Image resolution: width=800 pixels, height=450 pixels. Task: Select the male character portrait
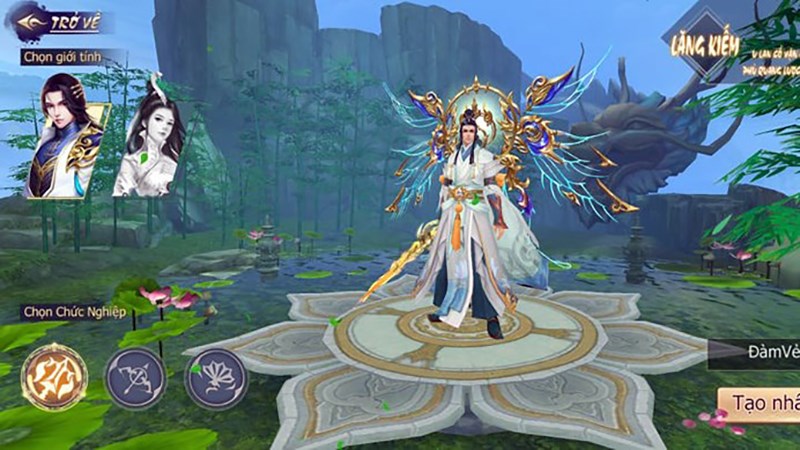(x=65, y=135)
